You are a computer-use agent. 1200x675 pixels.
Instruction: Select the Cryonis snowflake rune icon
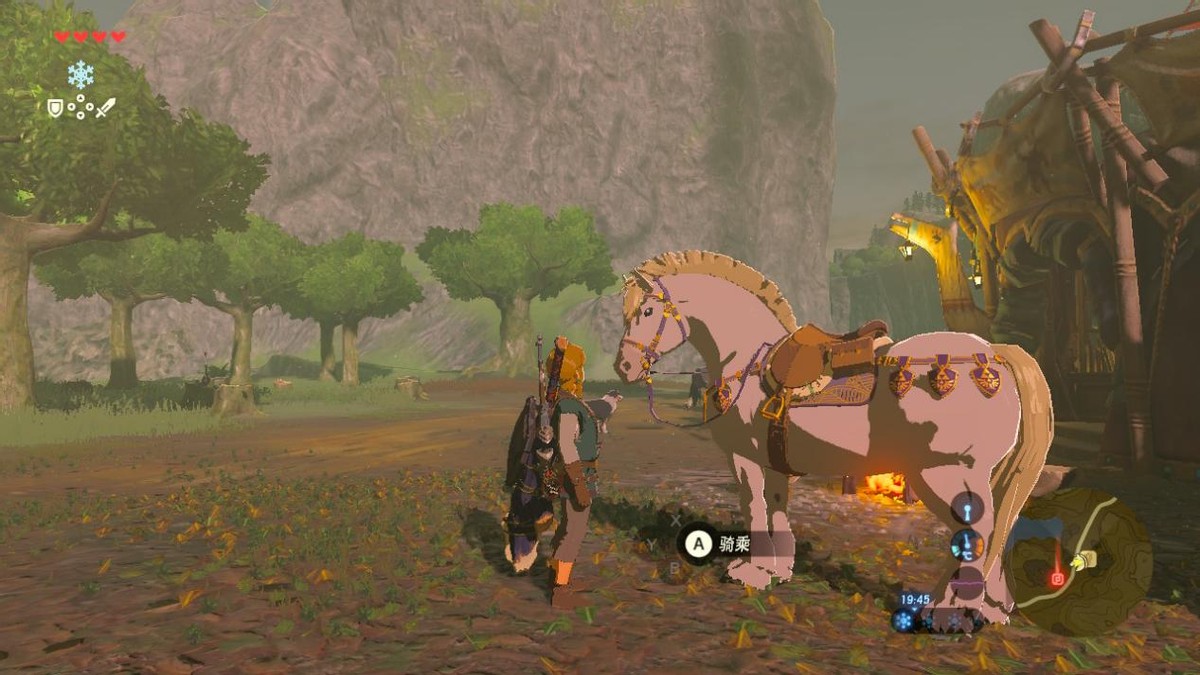(x=80, y=74)
